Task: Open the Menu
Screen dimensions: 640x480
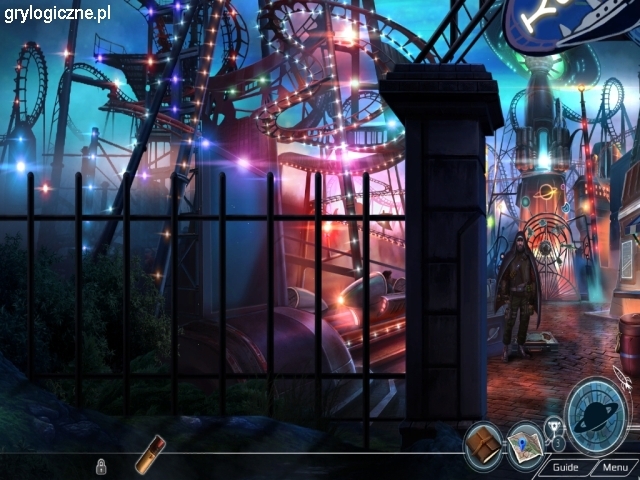Action: tap(613, 467)
